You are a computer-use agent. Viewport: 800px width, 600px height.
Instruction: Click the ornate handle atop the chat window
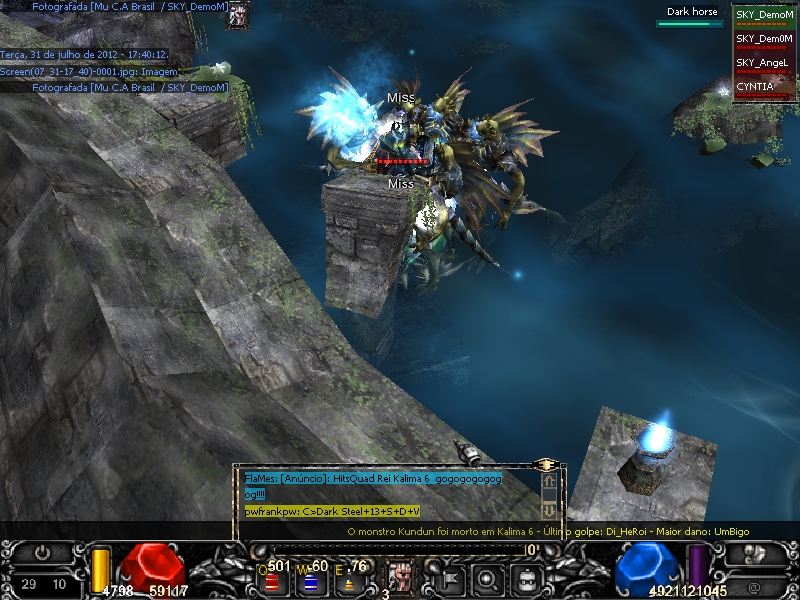[x=546, y=465]
